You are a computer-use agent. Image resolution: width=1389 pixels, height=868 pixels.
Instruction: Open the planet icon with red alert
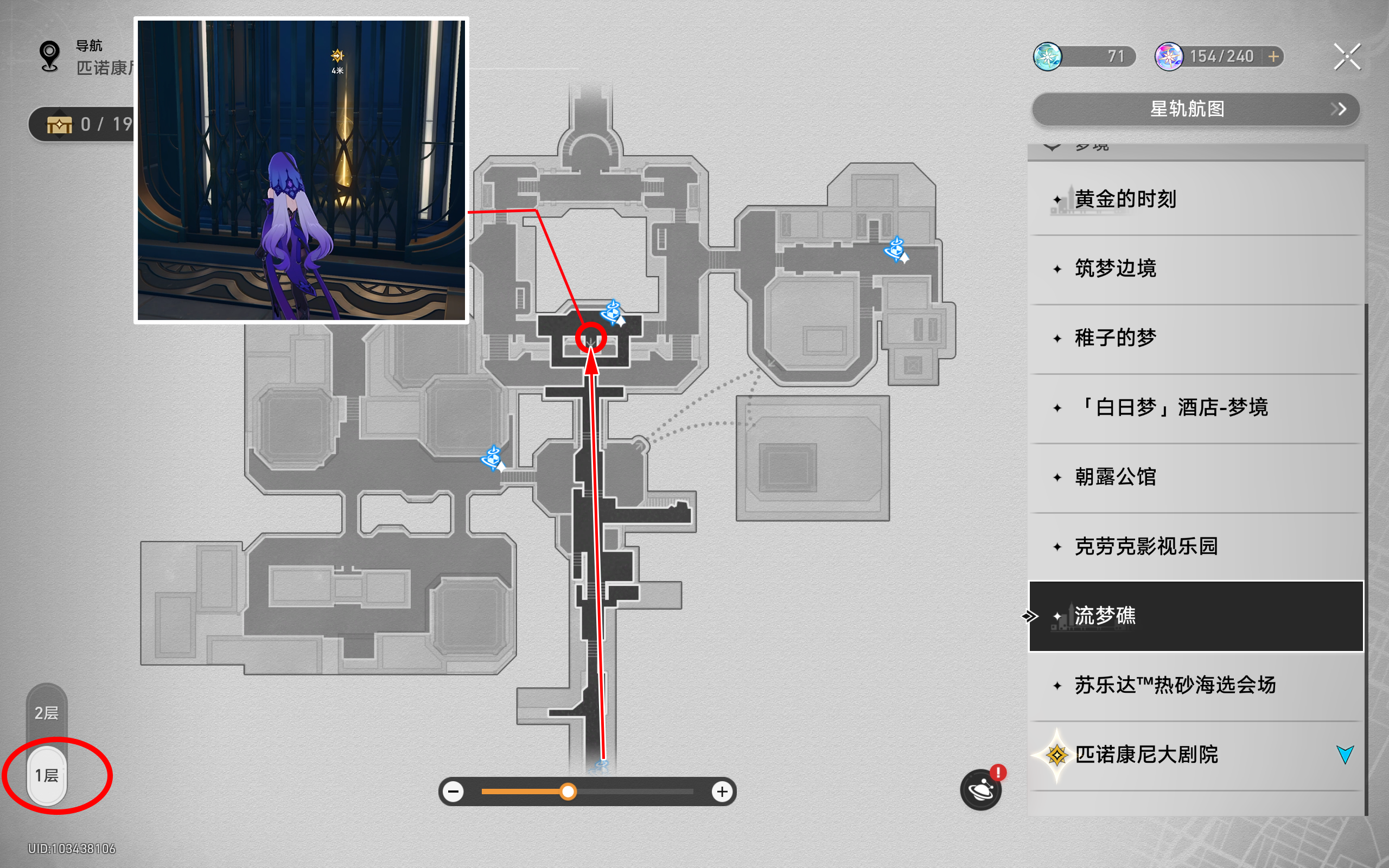coord(981,790)
